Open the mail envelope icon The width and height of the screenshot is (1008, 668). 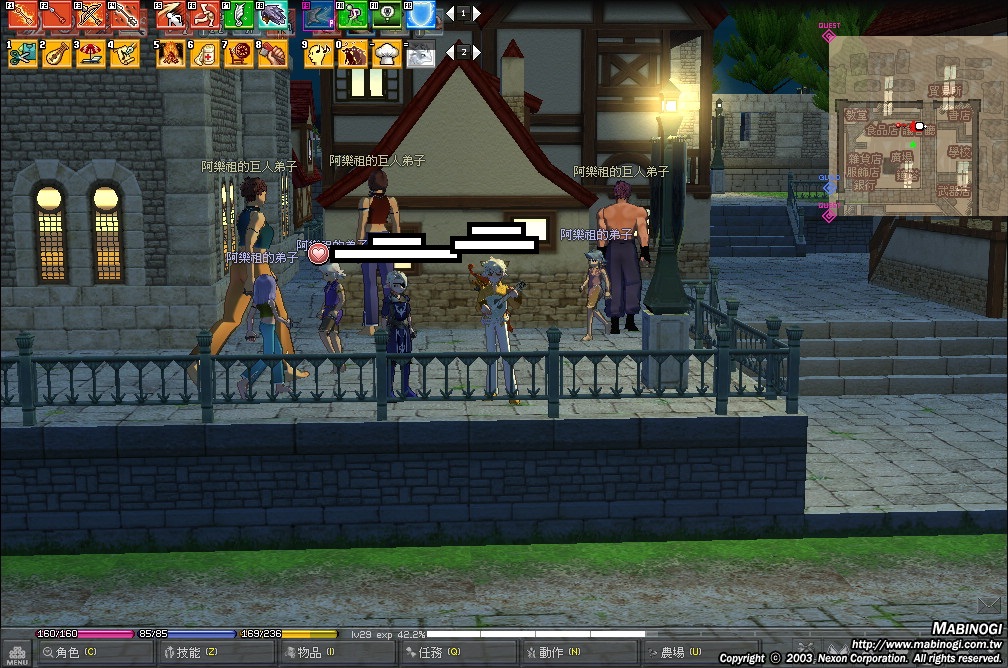coord(990,603)
